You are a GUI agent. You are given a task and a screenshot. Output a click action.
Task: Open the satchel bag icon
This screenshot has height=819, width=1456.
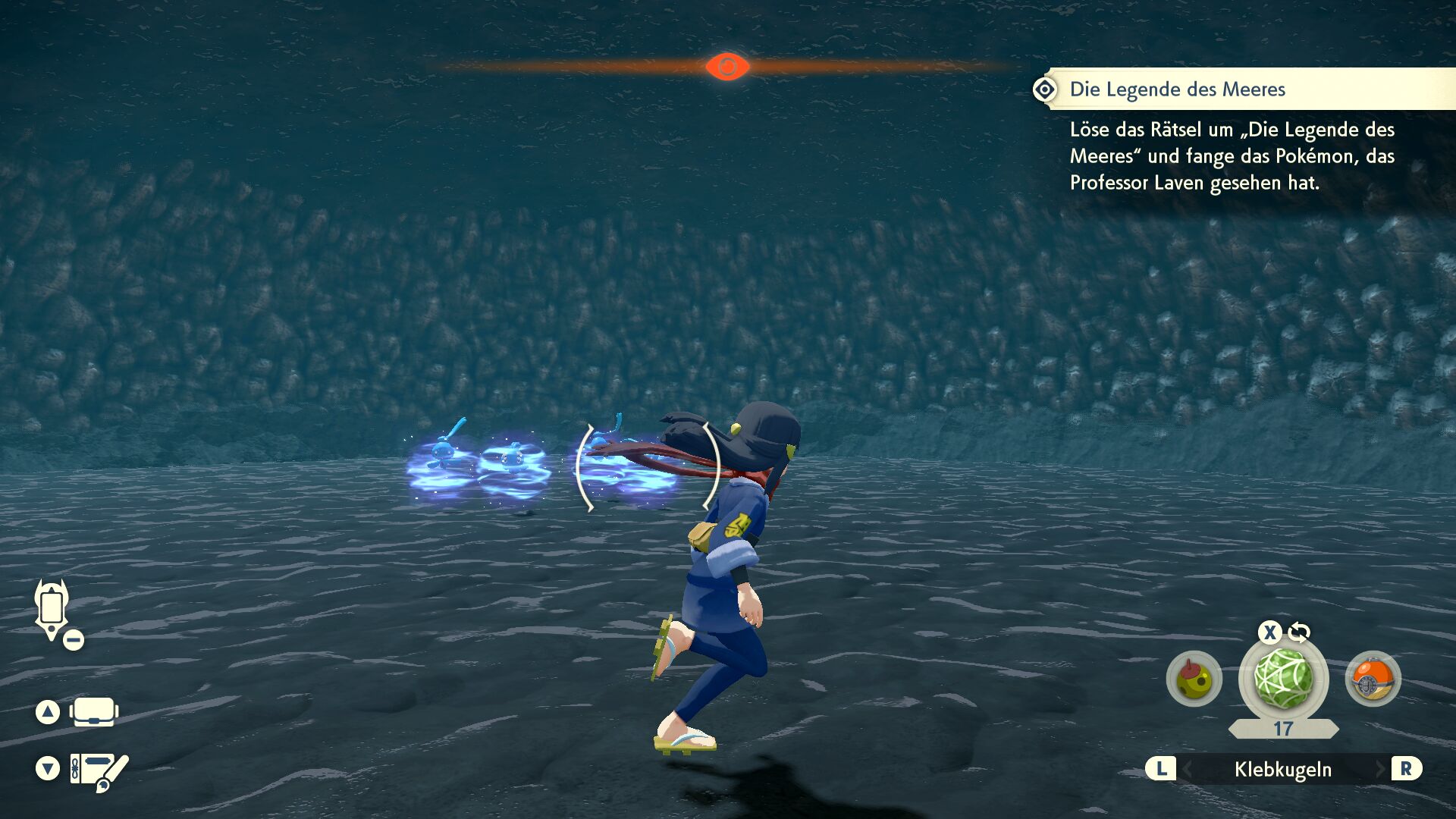tap(93, 712)
